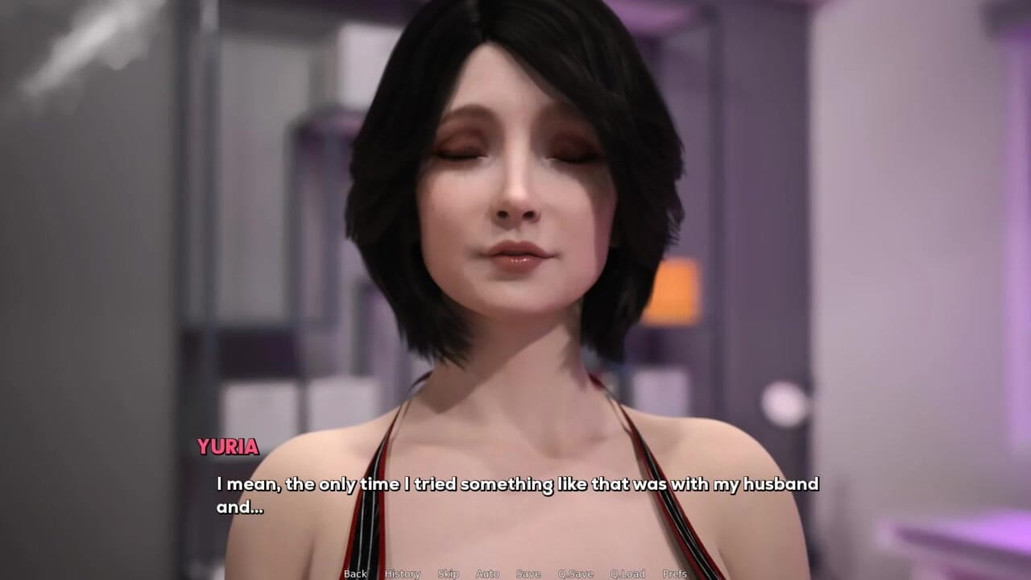Screen dimensions: 1031x580
Task: Activate Skip in the quick menu
Action: click(448, 574)
